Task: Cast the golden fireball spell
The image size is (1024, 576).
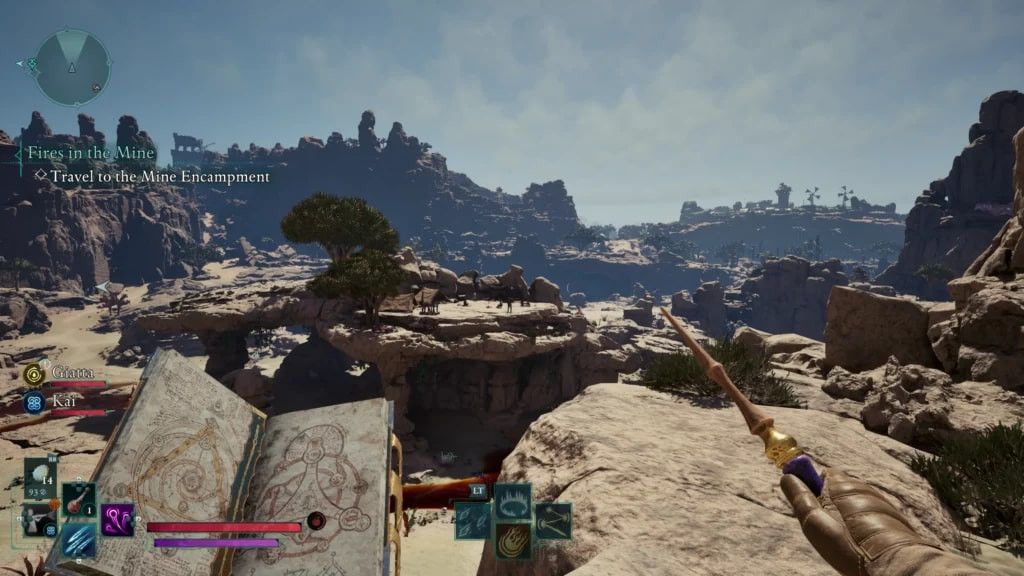Action: click(513, 541)
